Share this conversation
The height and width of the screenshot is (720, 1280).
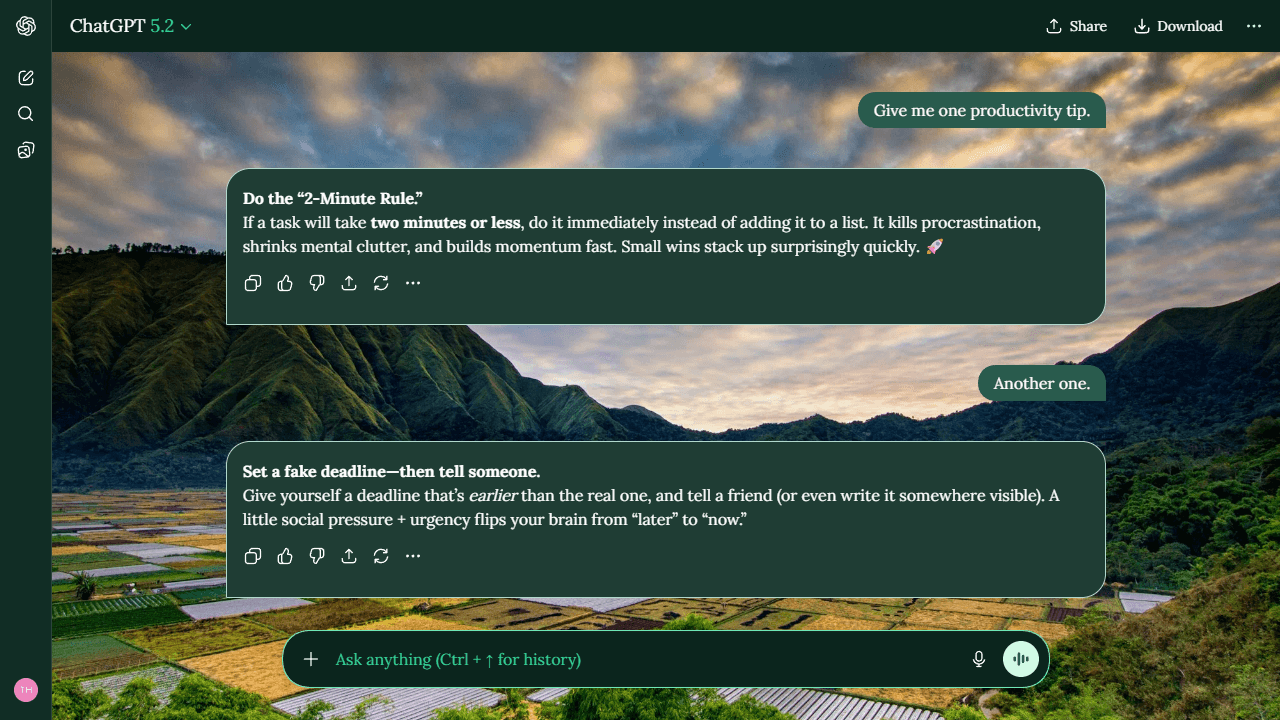[1076, 26]
